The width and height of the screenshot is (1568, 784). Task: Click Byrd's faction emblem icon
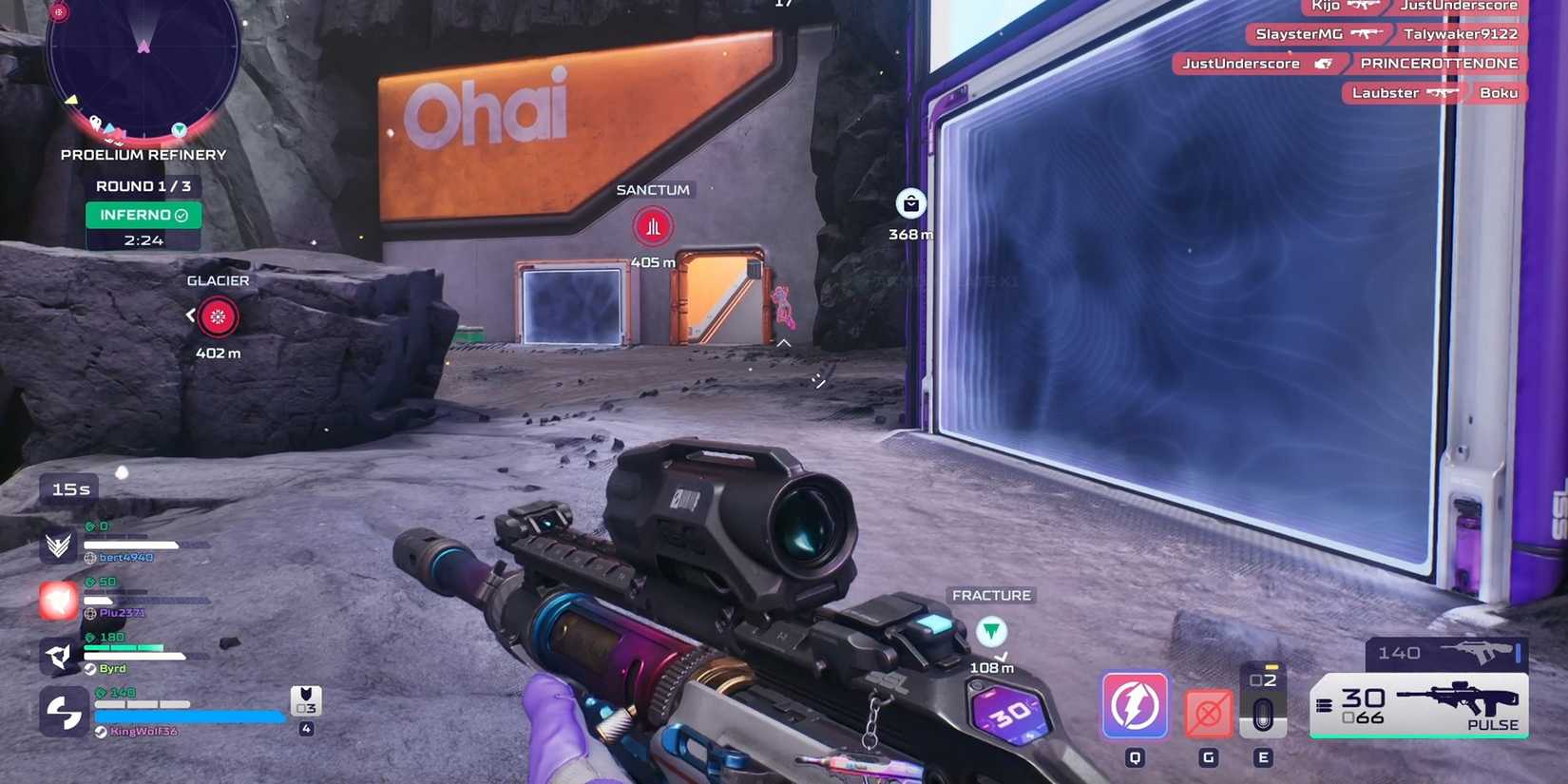59,654
